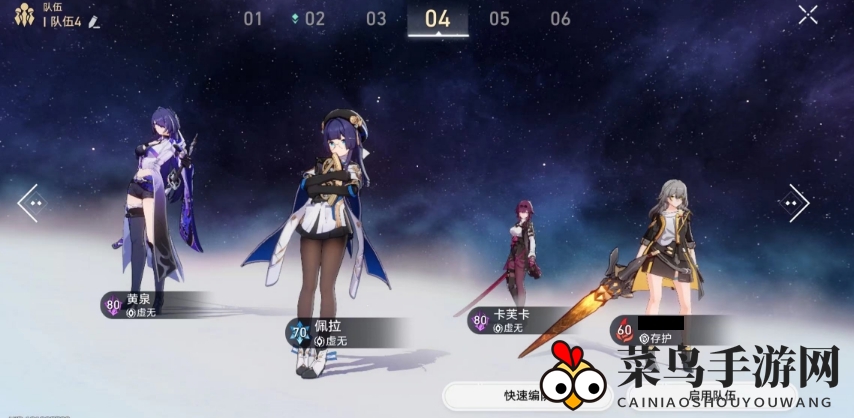Close the team setup screen

tap(808, 15)
